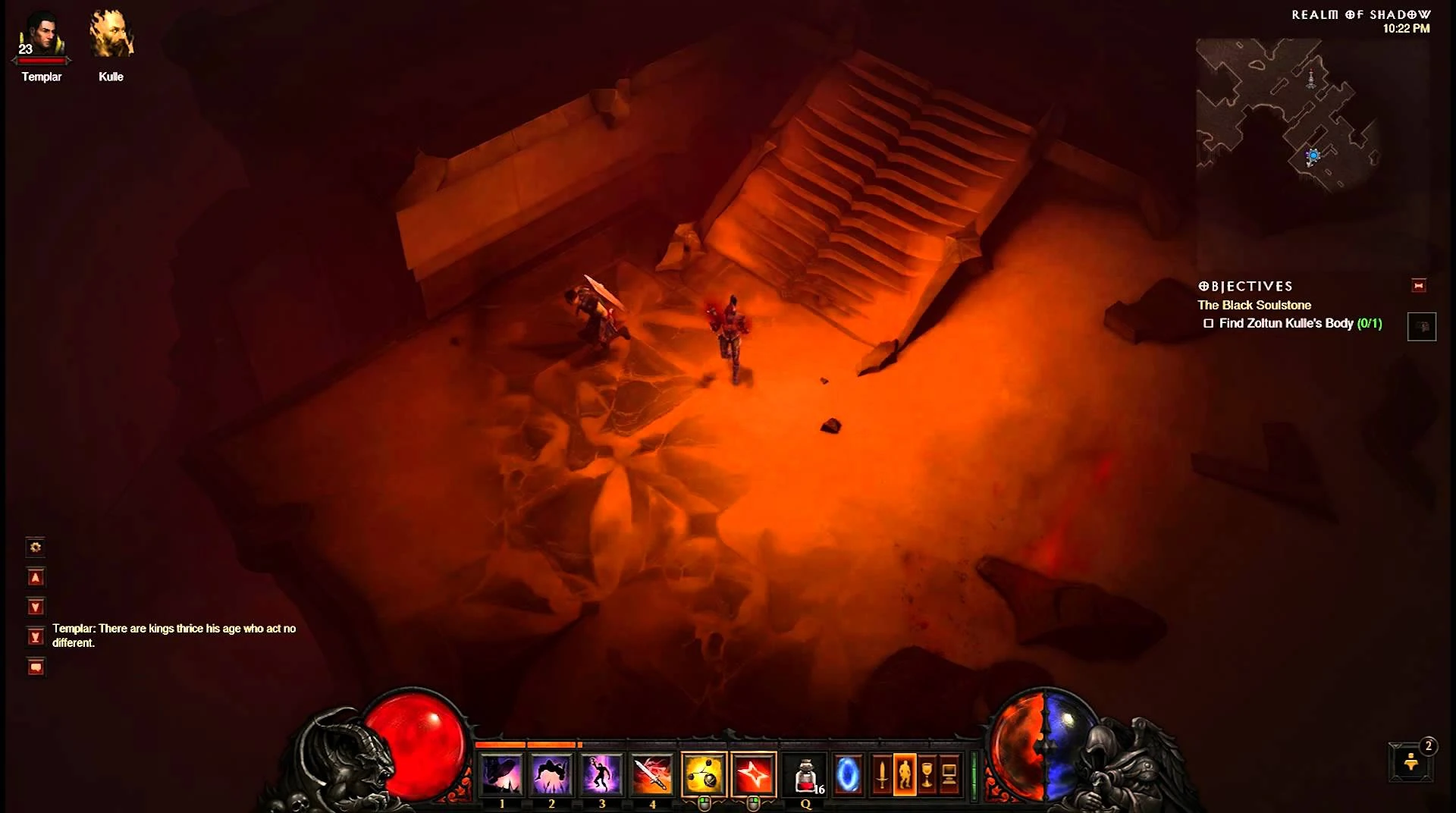Toggle the quest objective checkbox
This screenshot has height=813, width=1456.
tap(1209, 323)
